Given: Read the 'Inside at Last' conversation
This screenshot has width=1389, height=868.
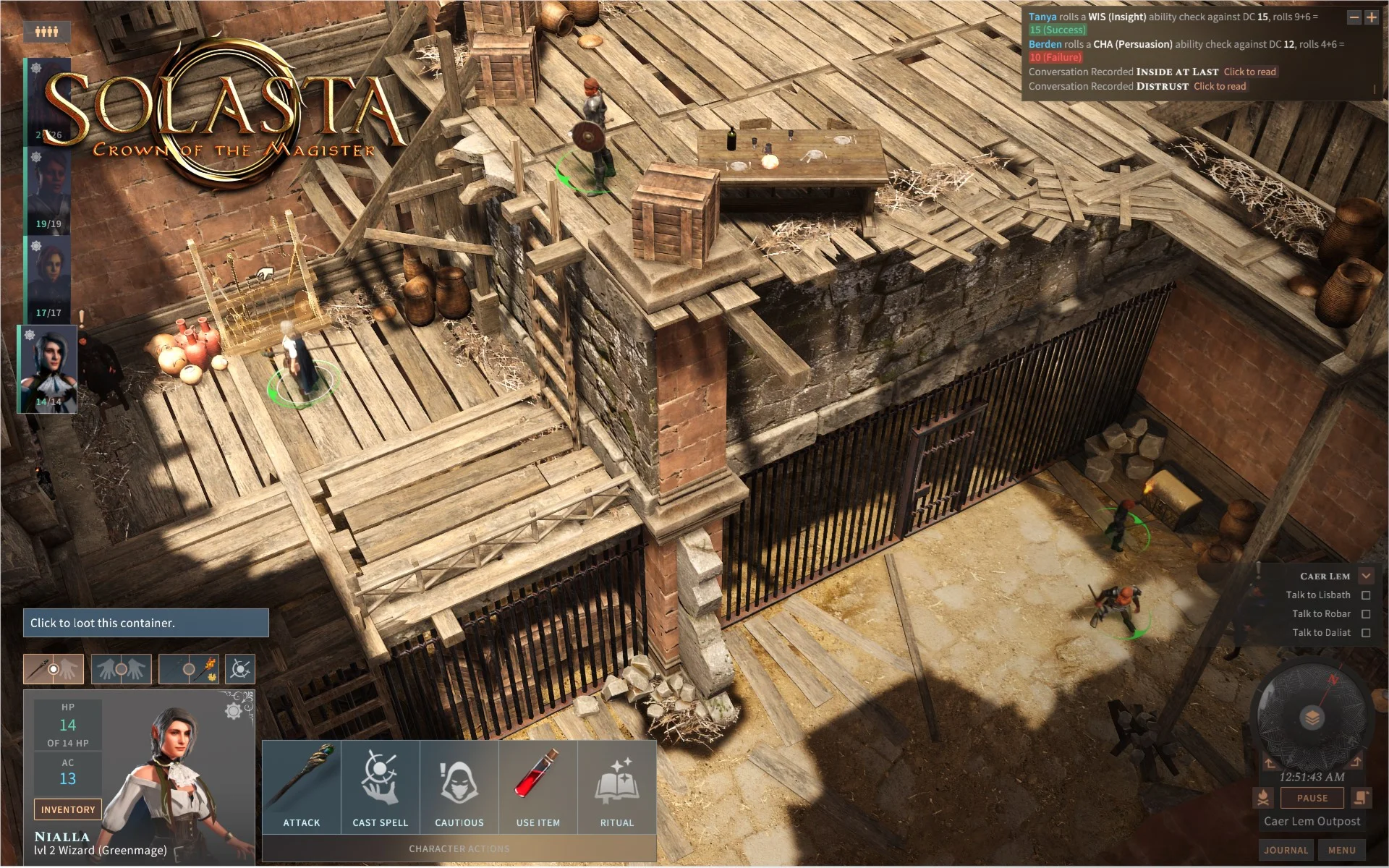Looking at the screenshot, I should pos(1249,72).
